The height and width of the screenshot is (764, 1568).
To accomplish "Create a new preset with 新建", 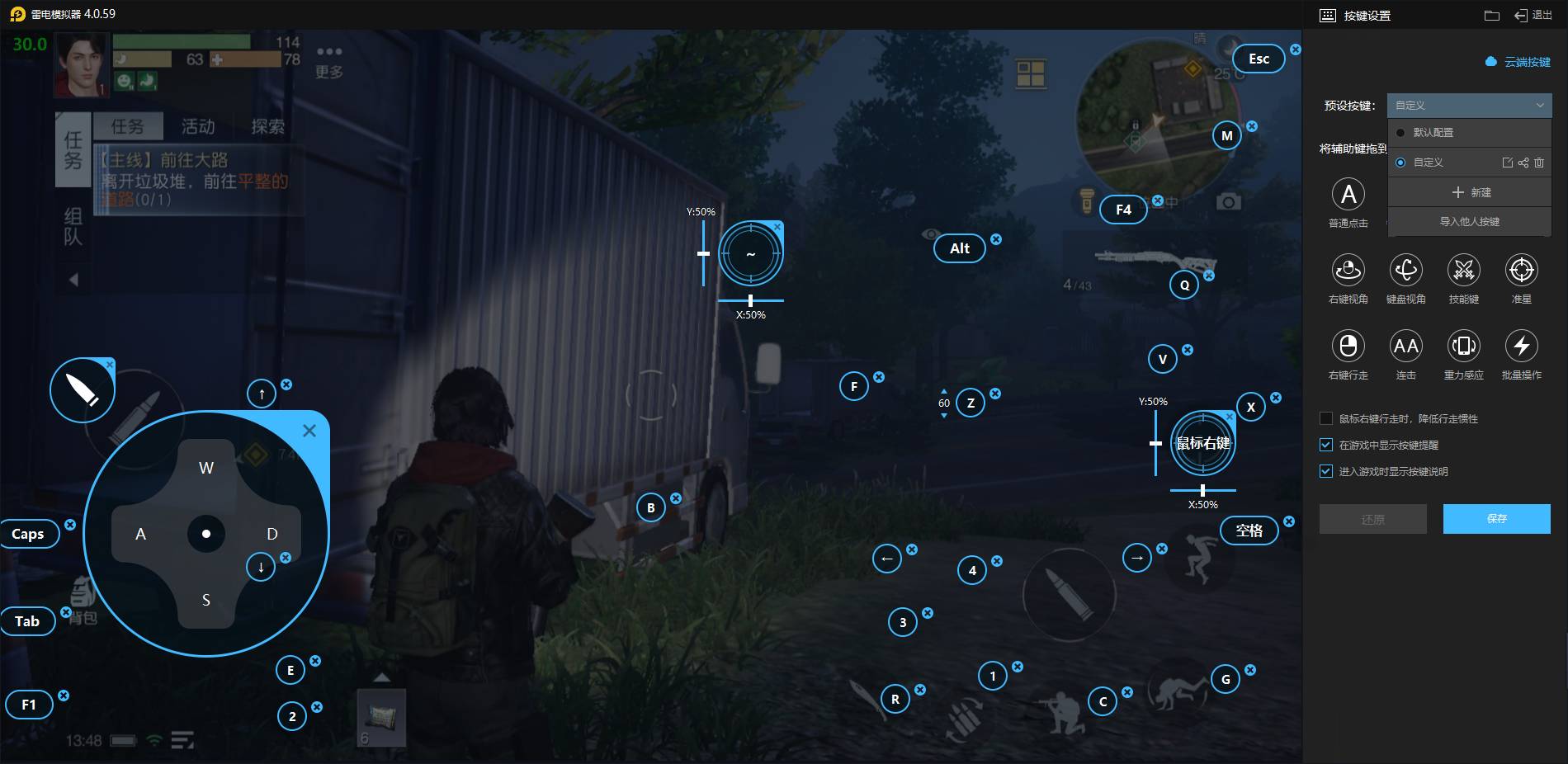I will pyautogui.click(x=1471, y=192).
